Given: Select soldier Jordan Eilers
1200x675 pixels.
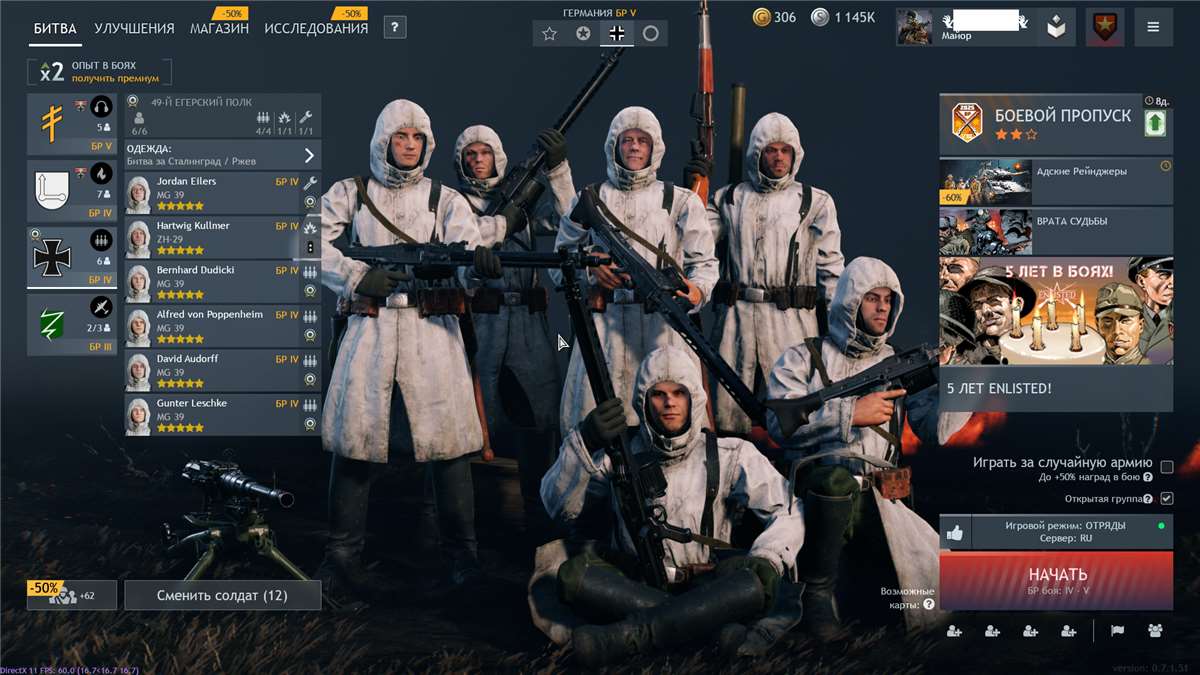Looking at the screenshot, I should click(212, 188).
